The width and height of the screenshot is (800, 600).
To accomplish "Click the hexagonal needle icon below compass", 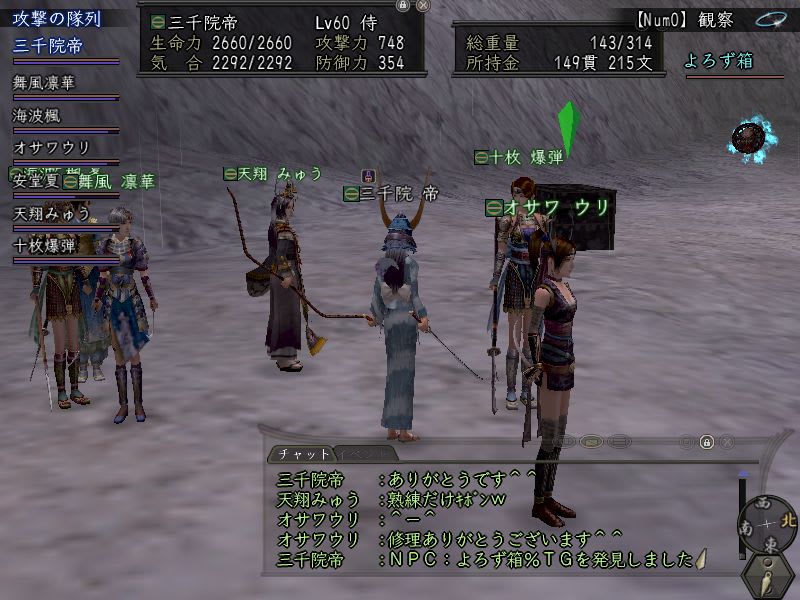I will (x=767, y=576).
